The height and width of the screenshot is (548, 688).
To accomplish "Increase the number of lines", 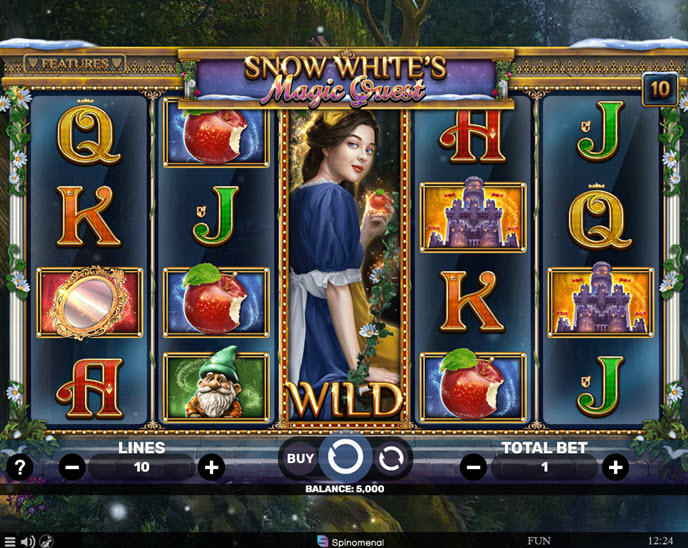I will pos(211,466).
